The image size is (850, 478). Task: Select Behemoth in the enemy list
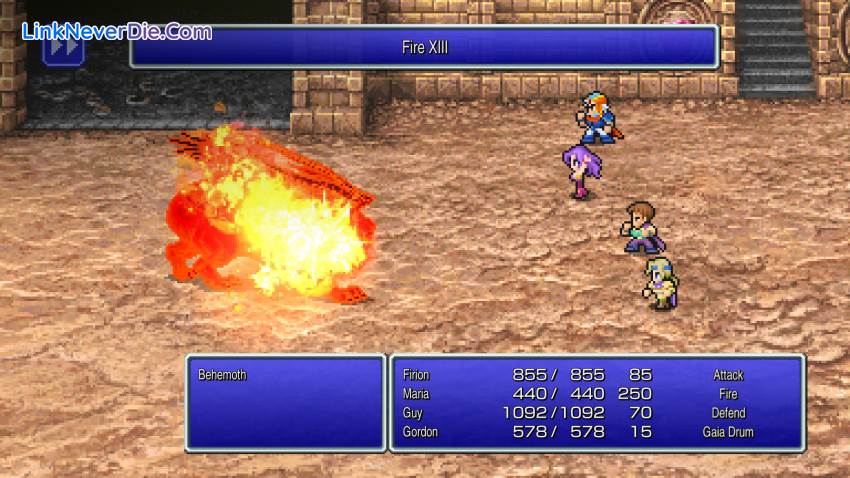[x=222, y=375]
